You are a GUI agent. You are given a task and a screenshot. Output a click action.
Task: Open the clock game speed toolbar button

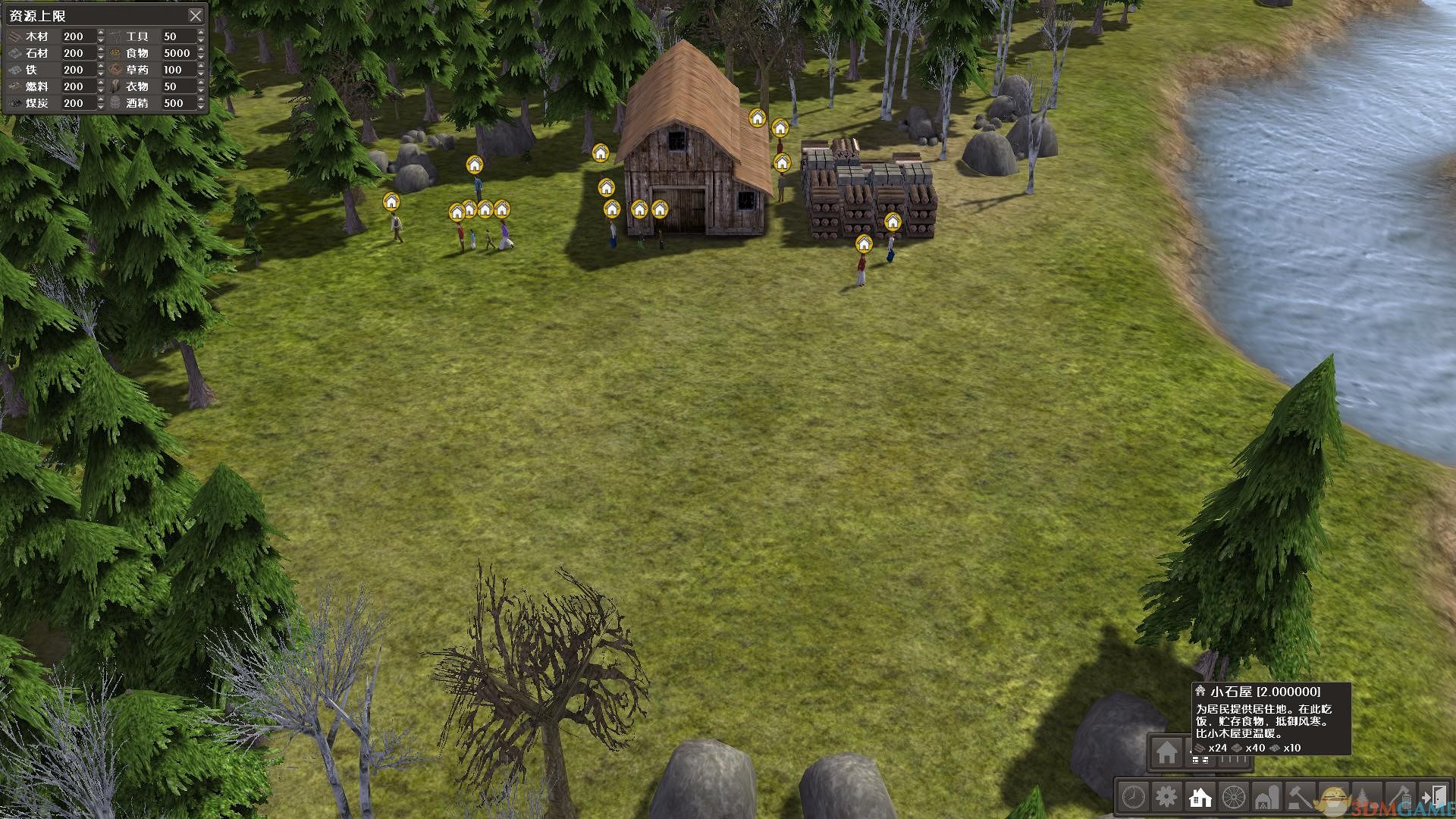pos(1133,797)
